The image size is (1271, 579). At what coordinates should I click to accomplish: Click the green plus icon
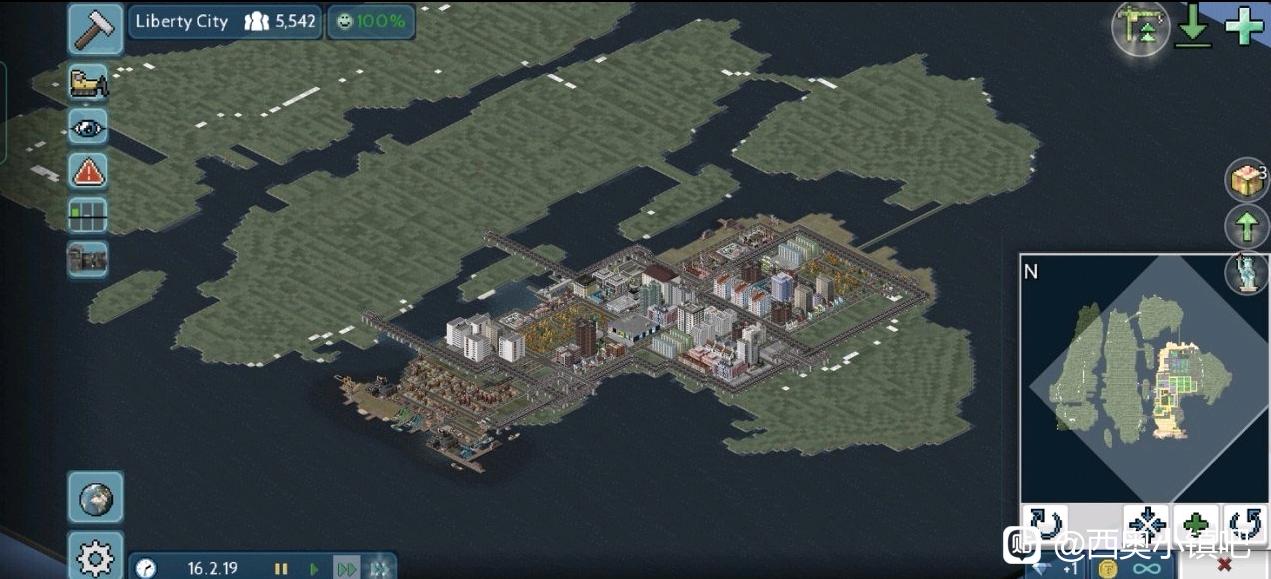pos(1244,26)
